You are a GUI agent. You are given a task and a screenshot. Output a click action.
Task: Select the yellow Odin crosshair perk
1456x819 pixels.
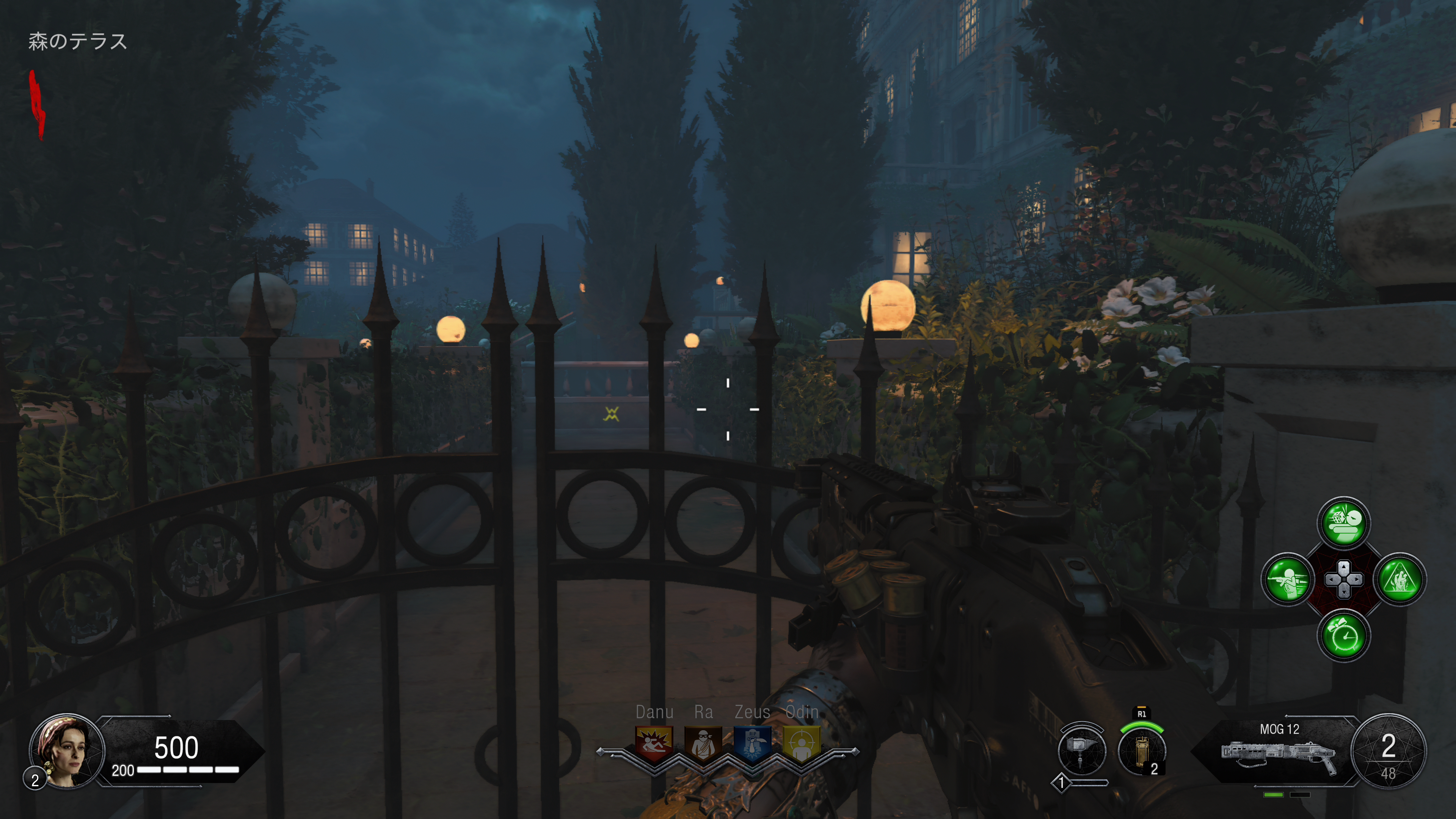[x=802, y=744]
